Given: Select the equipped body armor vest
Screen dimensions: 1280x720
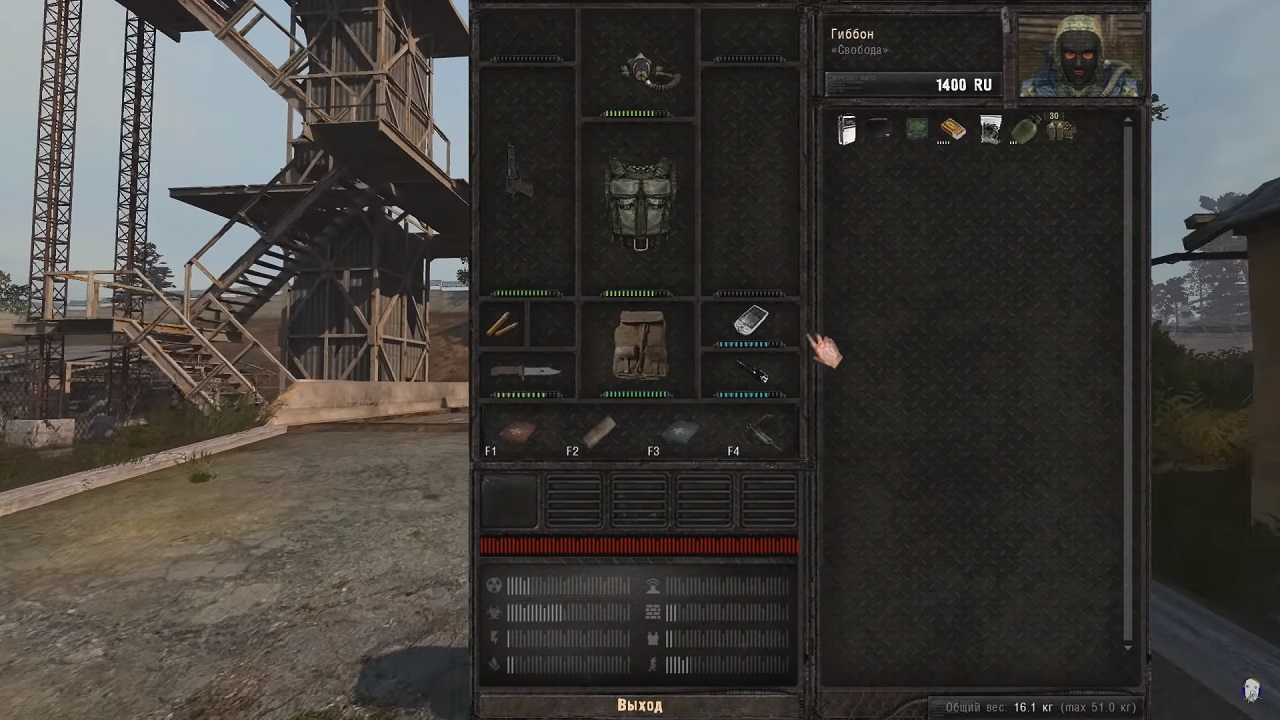Looking at the screenshot, I should 639,203.
